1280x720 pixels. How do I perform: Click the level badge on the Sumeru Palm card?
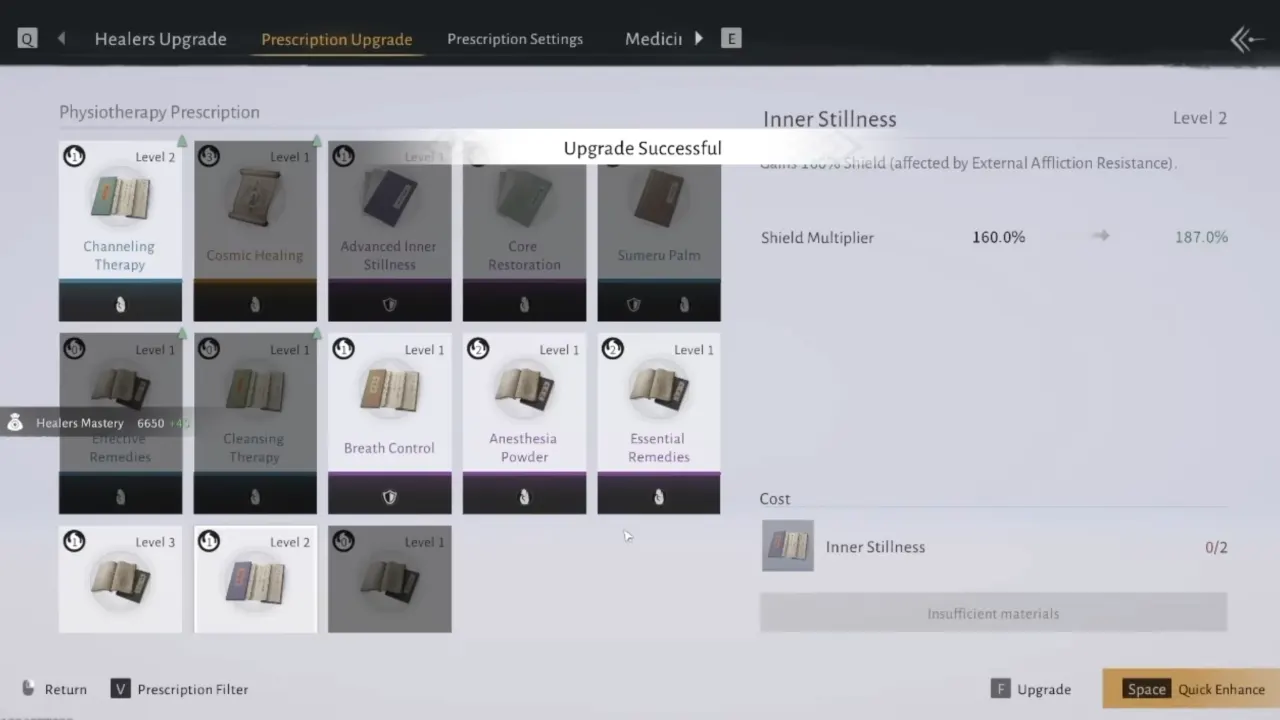[x=612, y=156]
